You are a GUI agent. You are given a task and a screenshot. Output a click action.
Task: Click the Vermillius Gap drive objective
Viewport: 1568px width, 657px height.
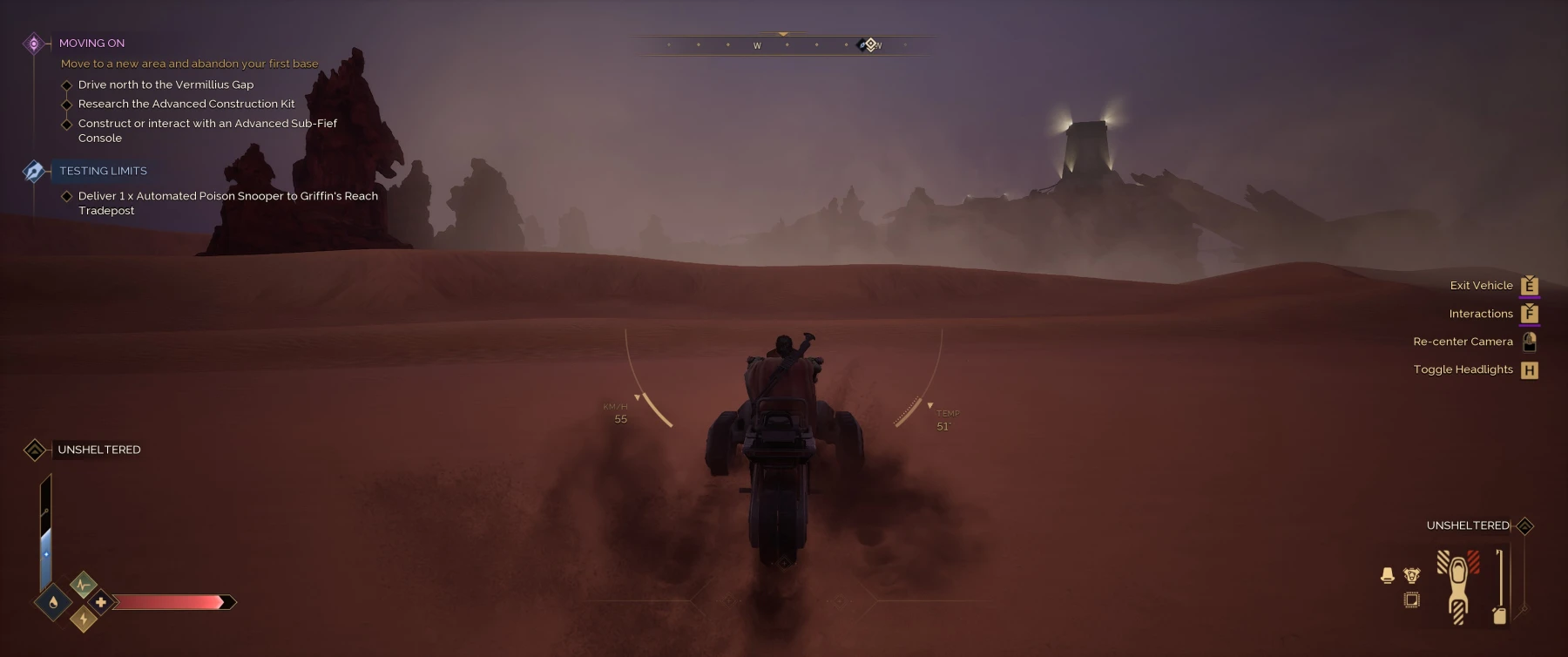166,85
